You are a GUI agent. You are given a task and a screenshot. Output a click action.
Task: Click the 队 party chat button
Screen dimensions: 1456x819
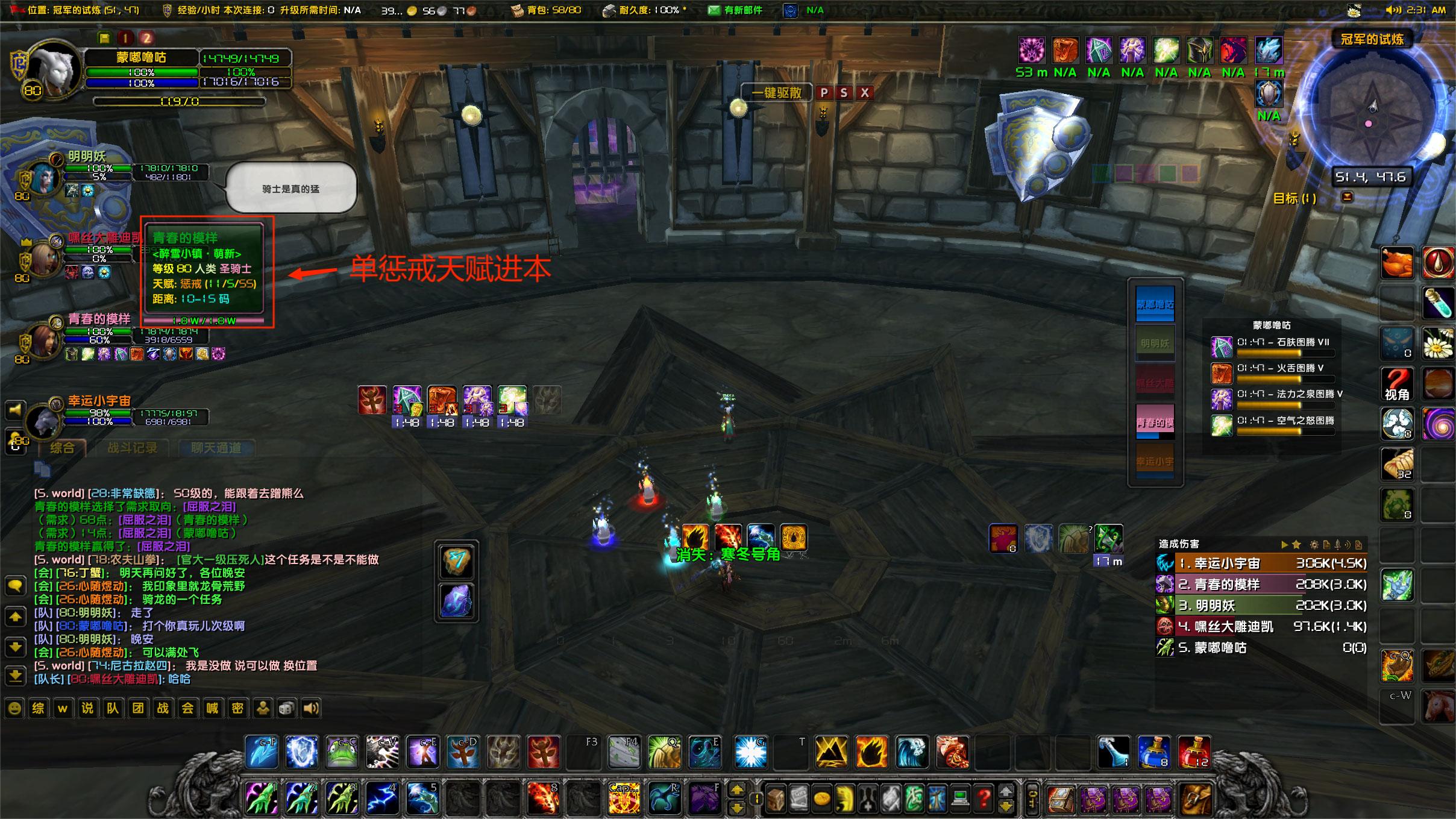pyautogui.click(x=113, y=708)
